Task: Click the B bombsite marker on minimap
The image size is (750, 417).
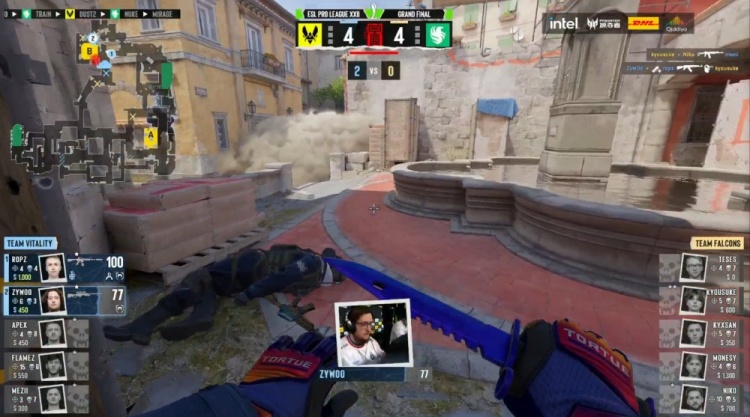Action: [x=91, y=50]
